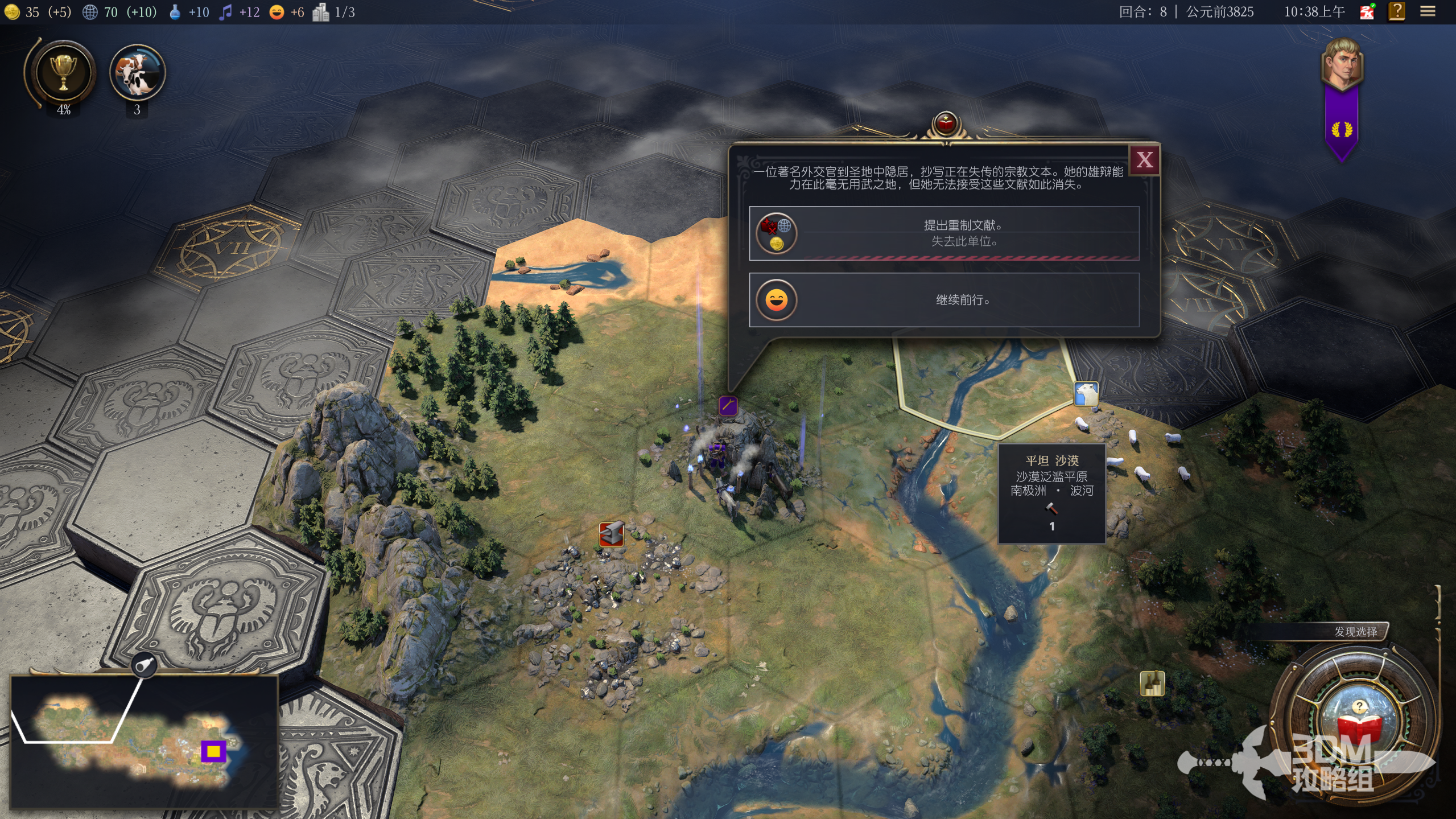Click the red anvil resource icon

point(611,534)
